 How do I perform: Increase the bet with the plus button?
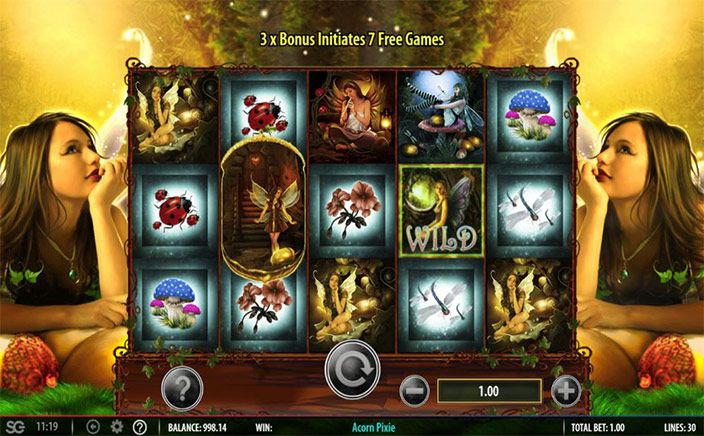coord(565,390)
